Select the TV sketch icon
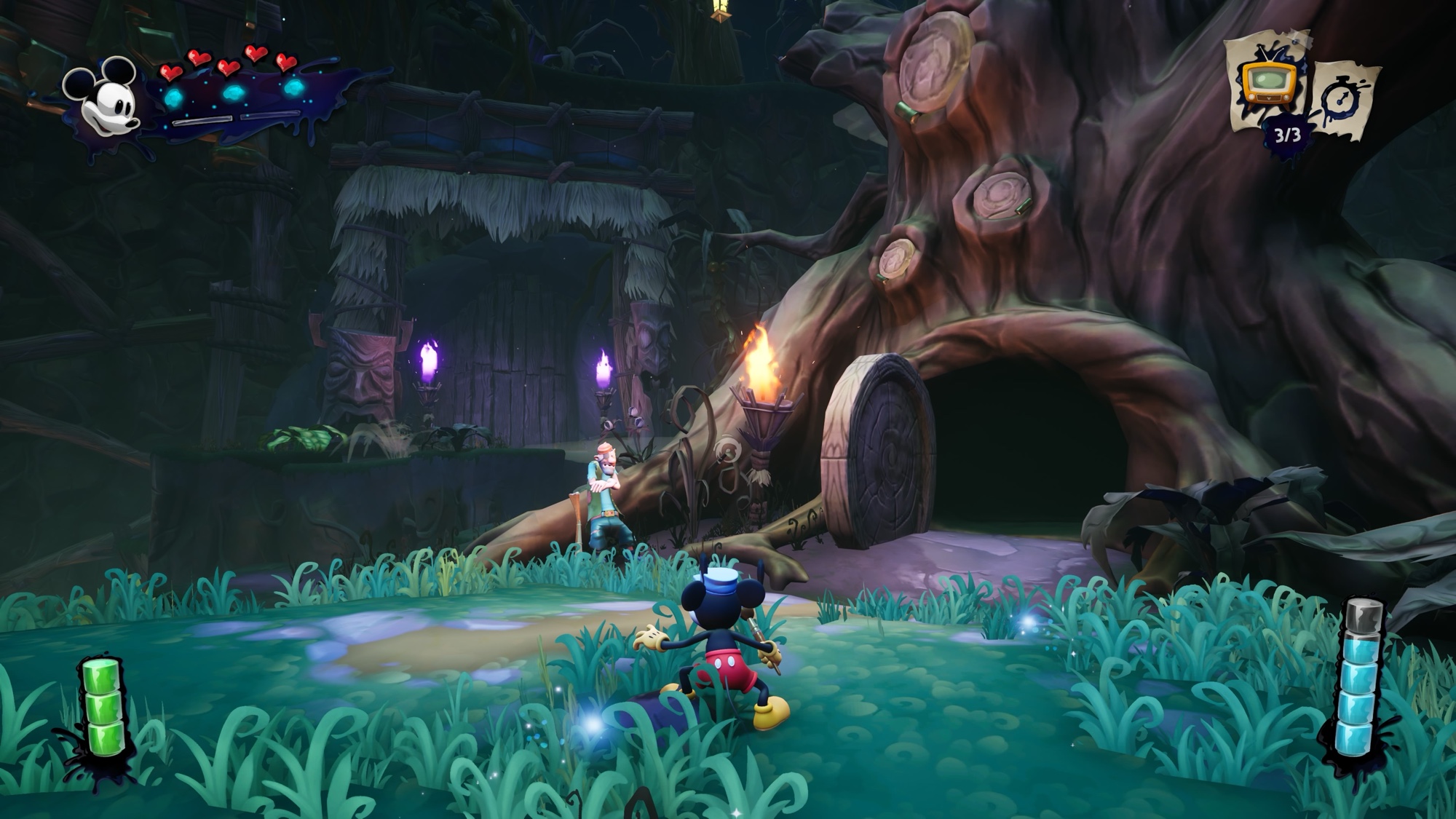The image size is (1456, 819). click(1267, 84)
